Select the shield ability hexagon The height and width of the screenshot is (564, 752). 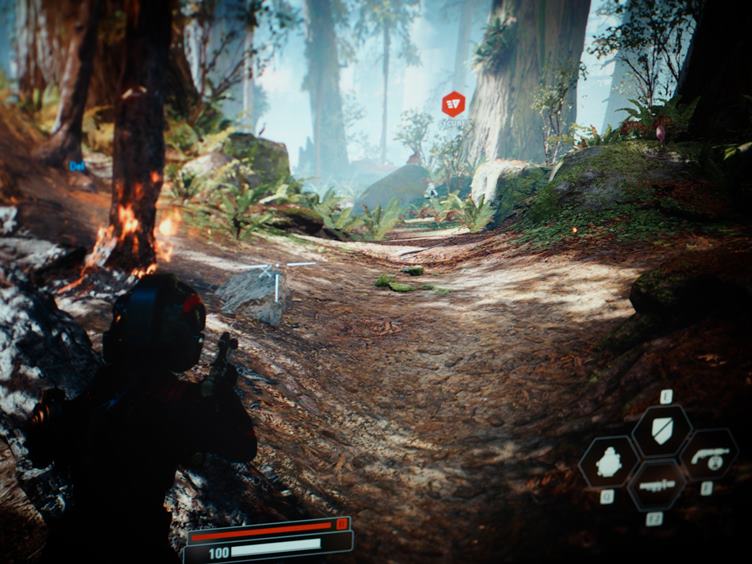(661, 430)
